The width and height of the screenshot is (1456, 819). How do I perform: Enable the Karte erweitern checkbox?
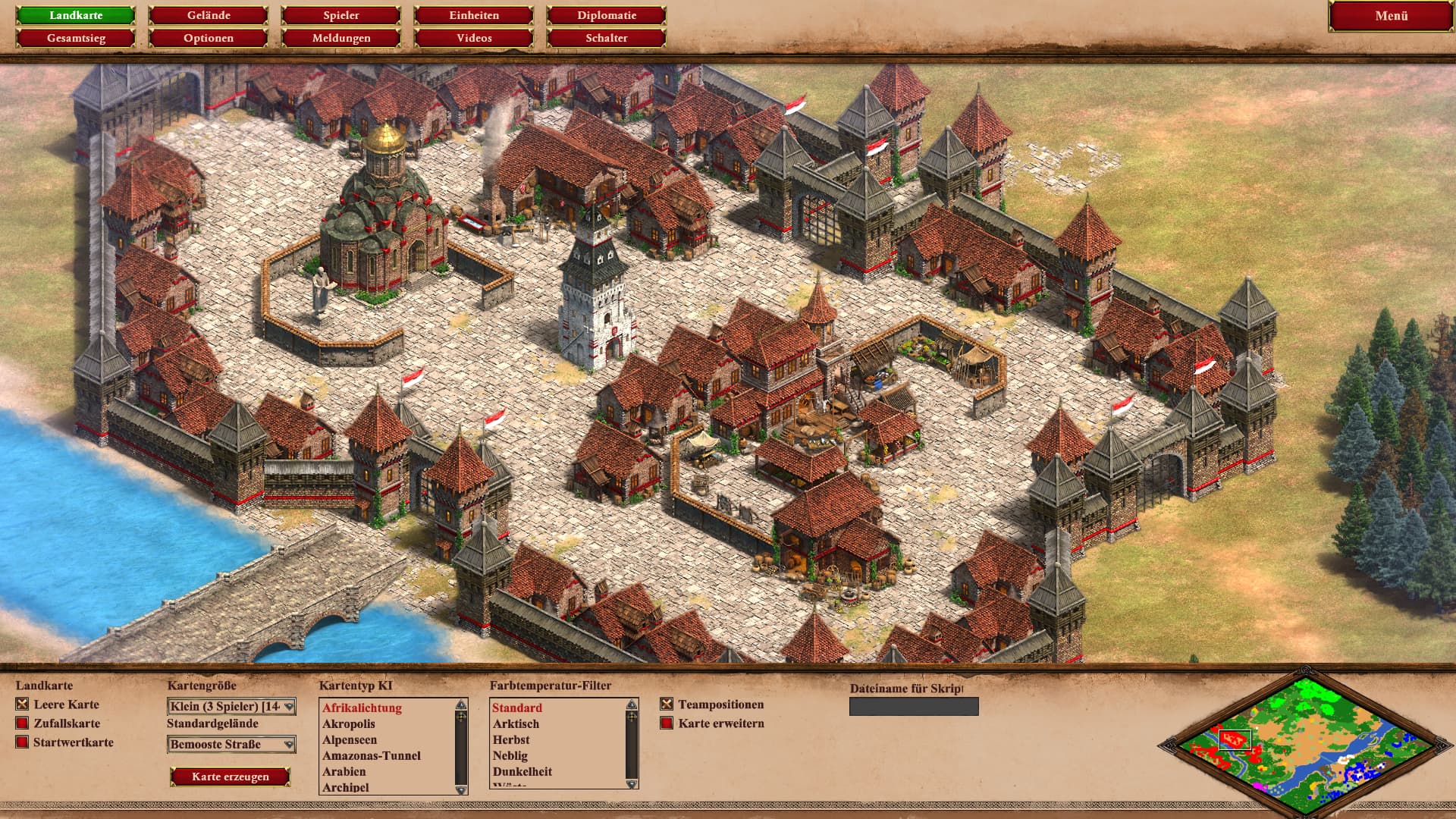pos(667,723)
